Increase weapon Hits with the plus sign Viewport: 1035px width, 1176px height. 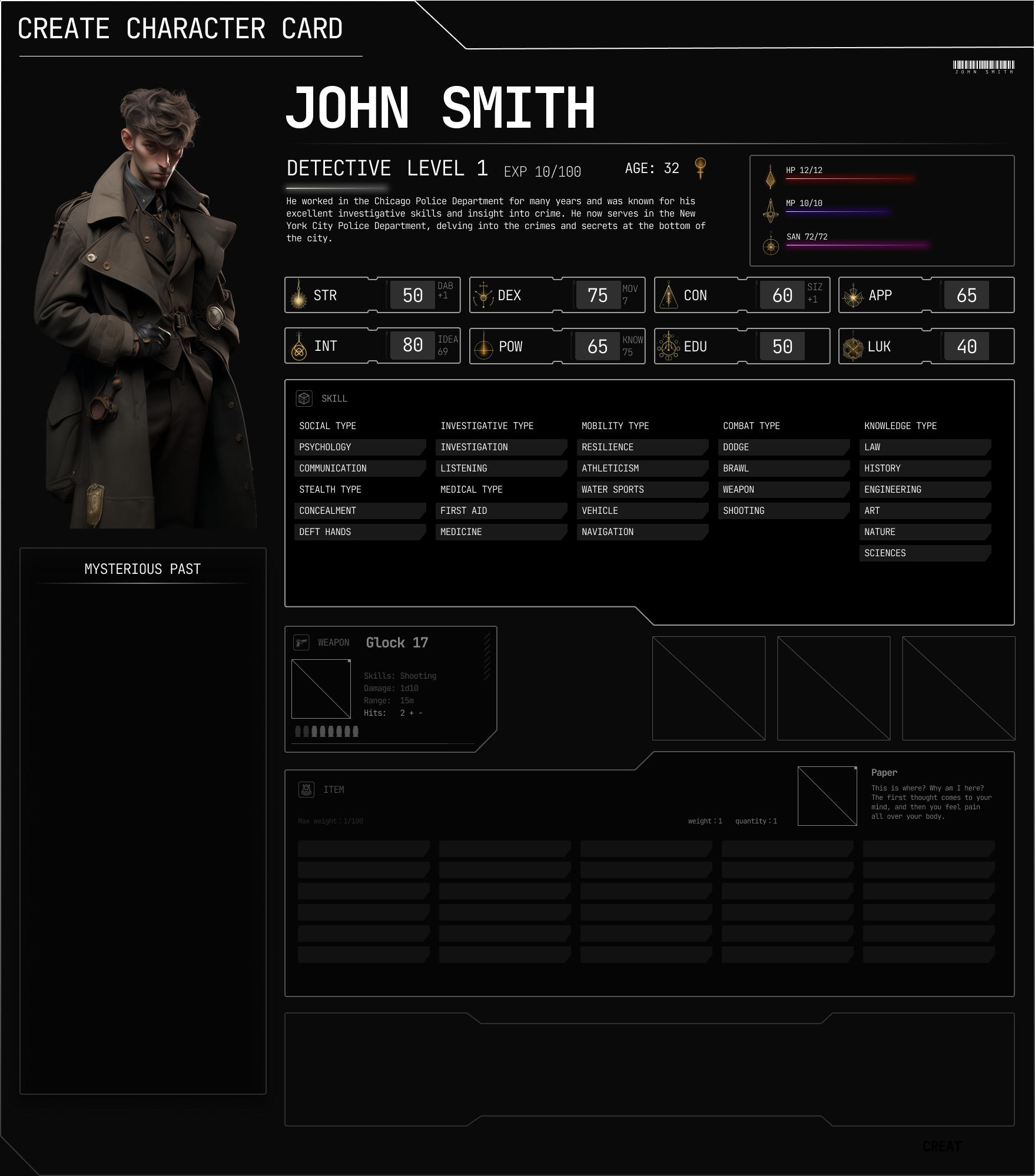[x=412, y=713]
